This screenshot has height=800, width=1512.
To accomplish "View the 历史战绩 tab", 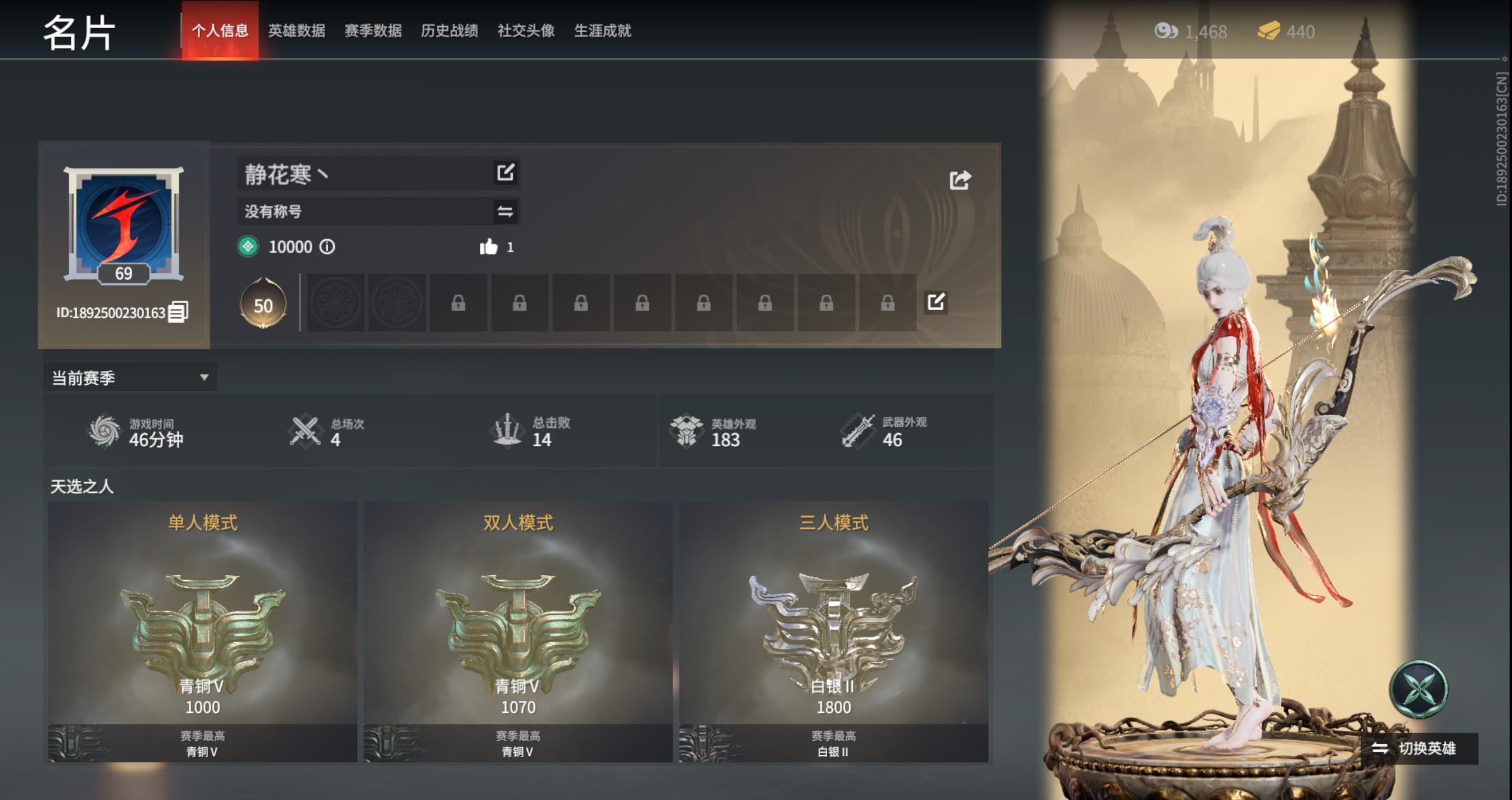I will pos(449,30).
